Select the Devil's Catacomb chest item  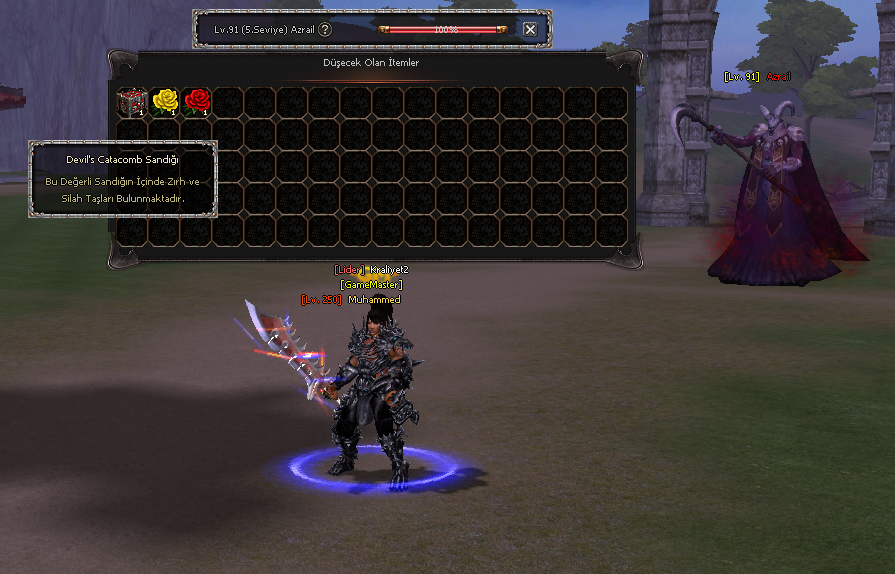[132, 101]
